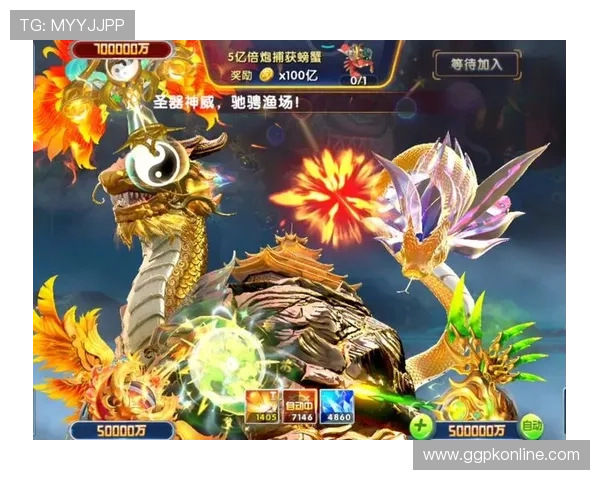Use the blue ice skill icon
Image resolution: width=600 pixels, height=480 pixels.
coord(337,405)
